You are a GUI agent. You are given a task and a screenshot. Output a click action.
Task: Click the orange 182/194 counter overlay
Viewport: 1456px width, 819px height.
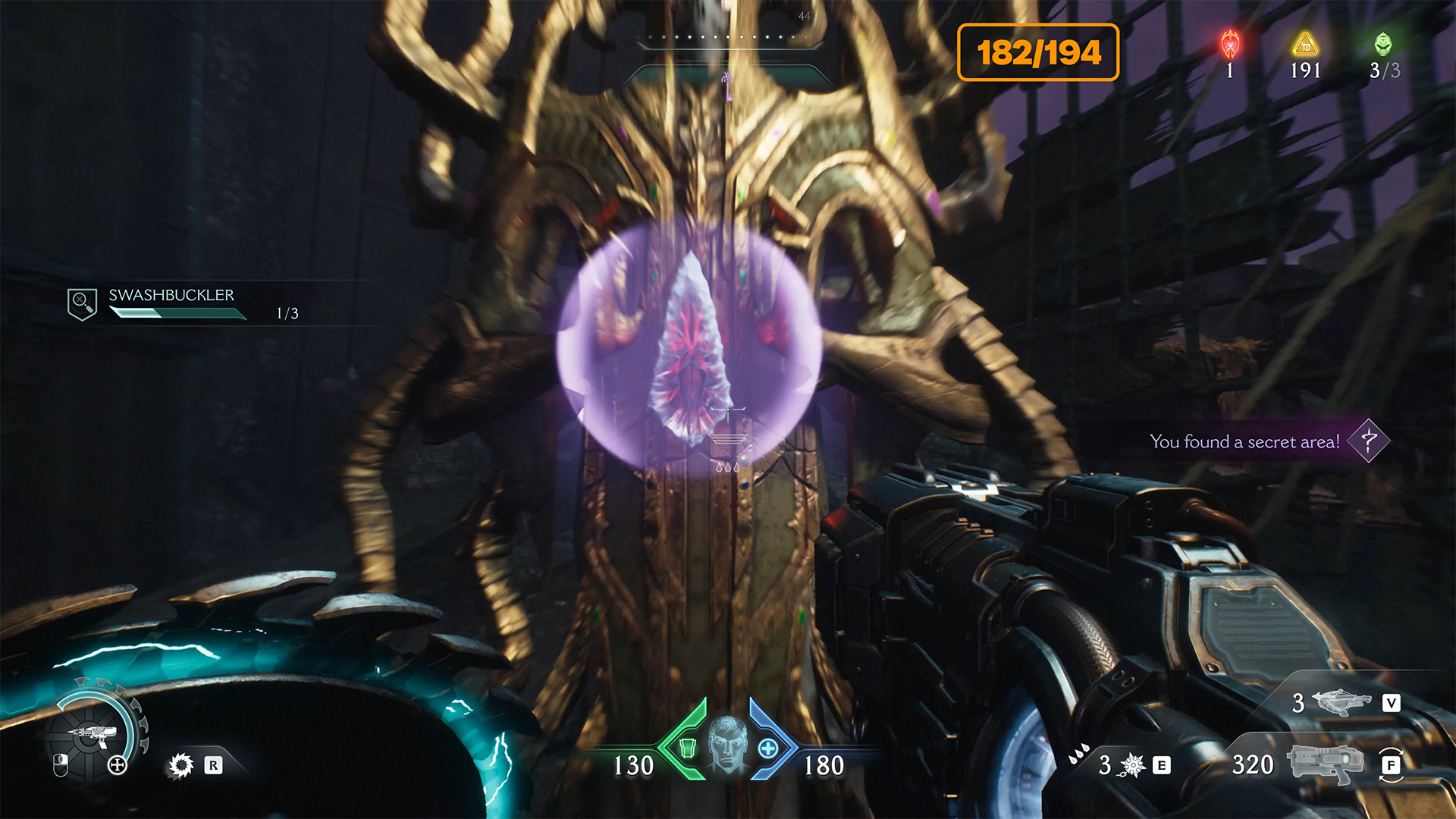[1038, 52]
